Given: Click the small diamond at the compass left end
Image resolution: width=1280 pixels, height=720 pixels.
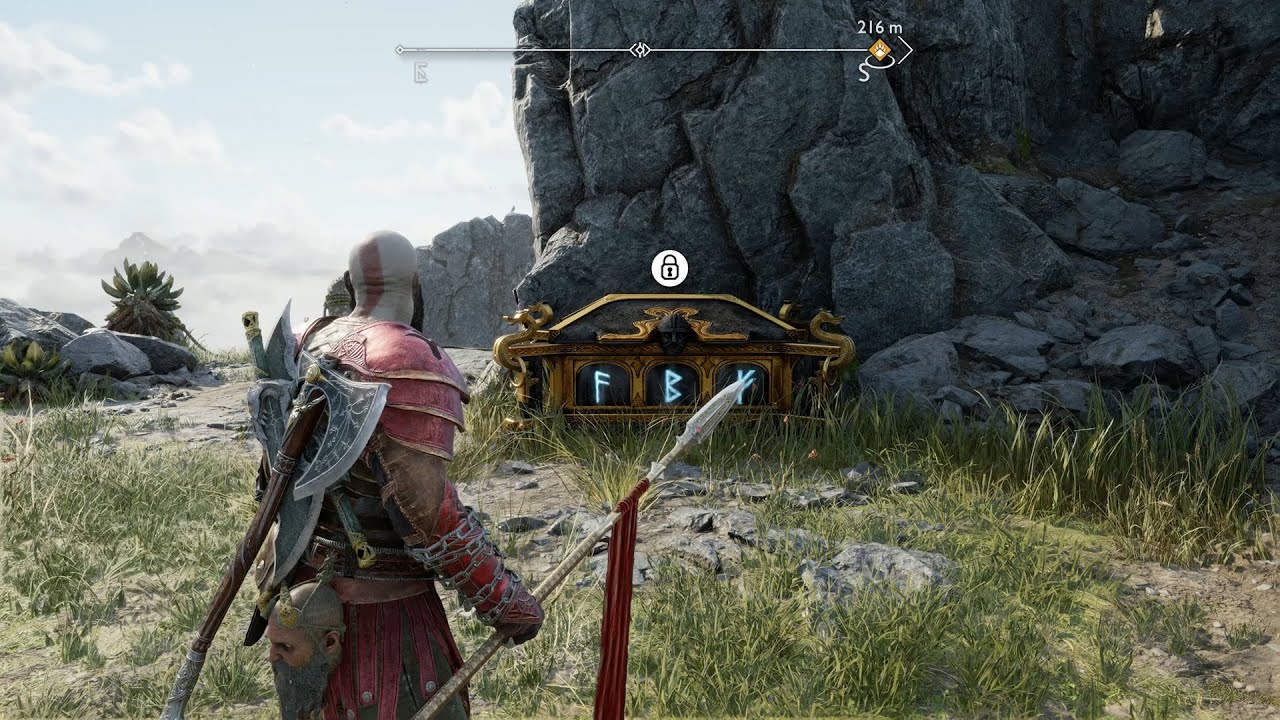Looking at the screenshot, I should tap(399, 48).
